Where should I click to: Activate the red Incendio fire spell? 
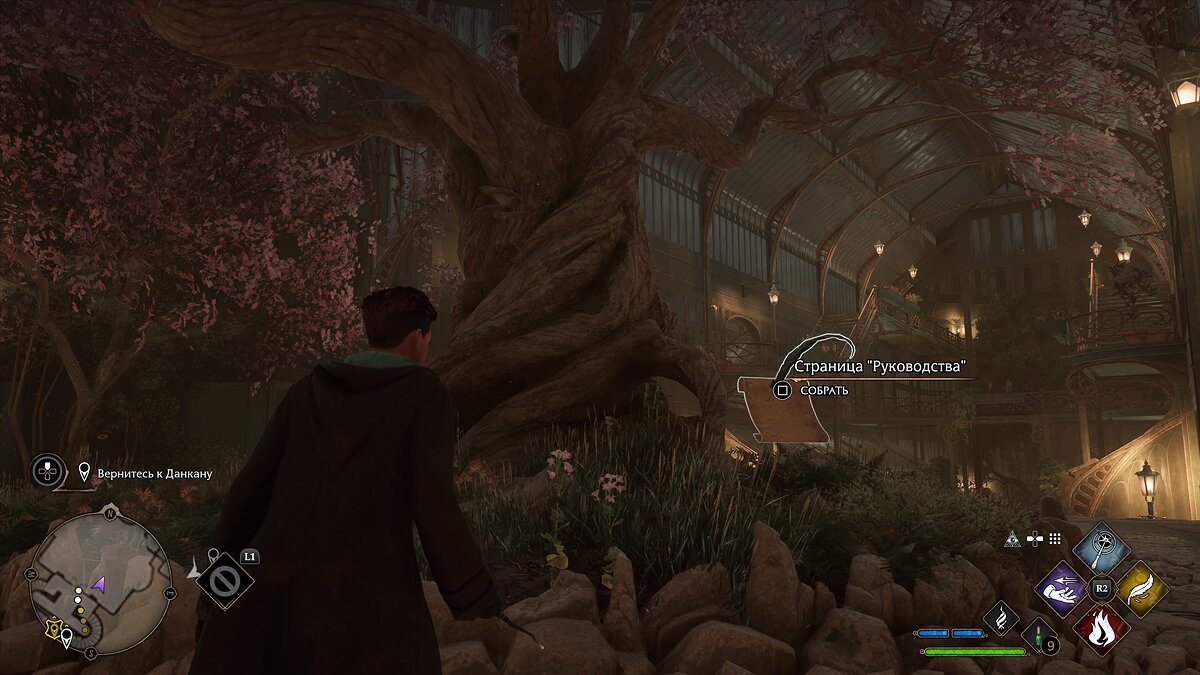pos(1101,629)
